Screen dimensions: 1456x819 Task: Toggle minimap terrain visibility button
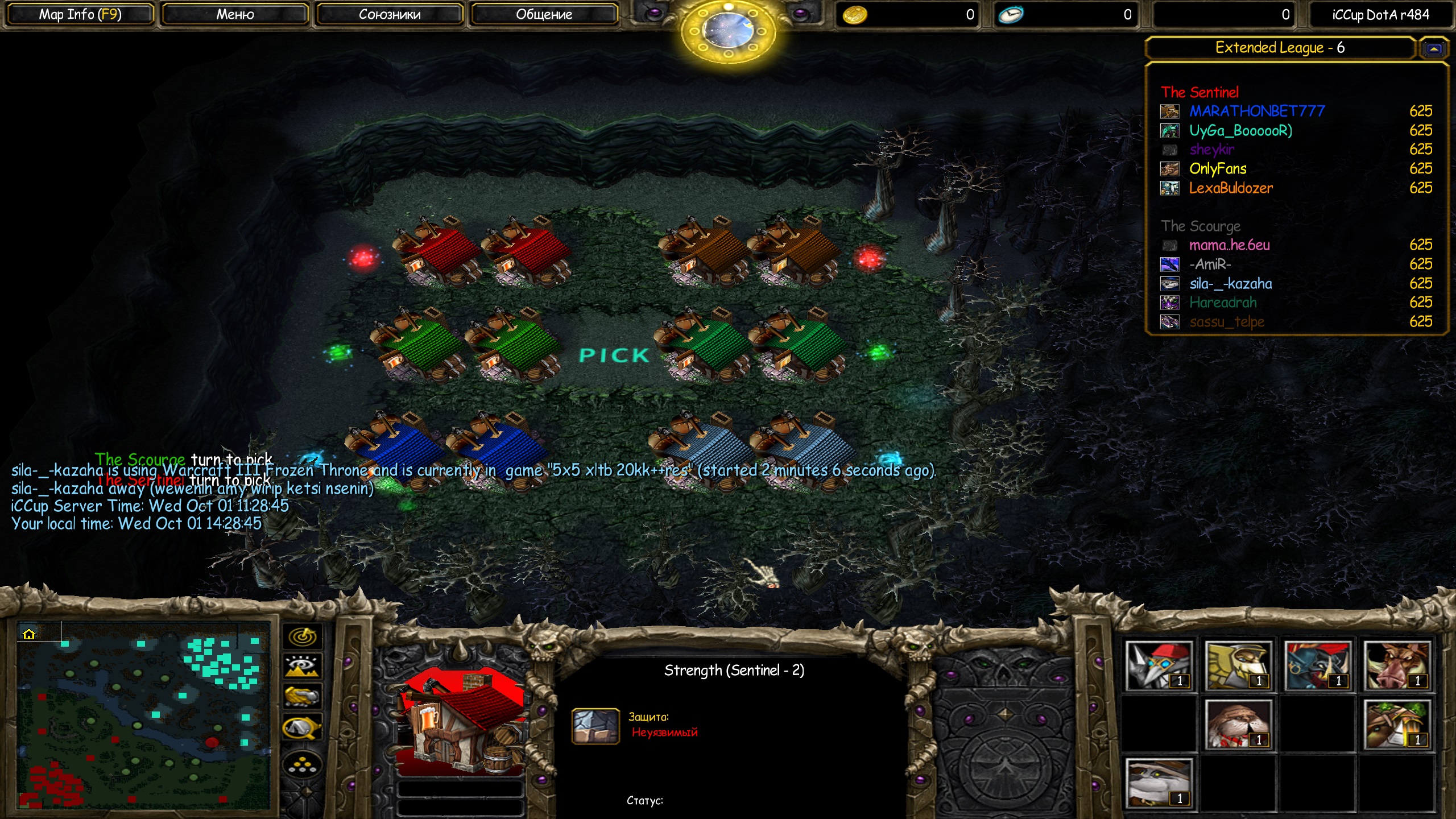click(303, 666)
